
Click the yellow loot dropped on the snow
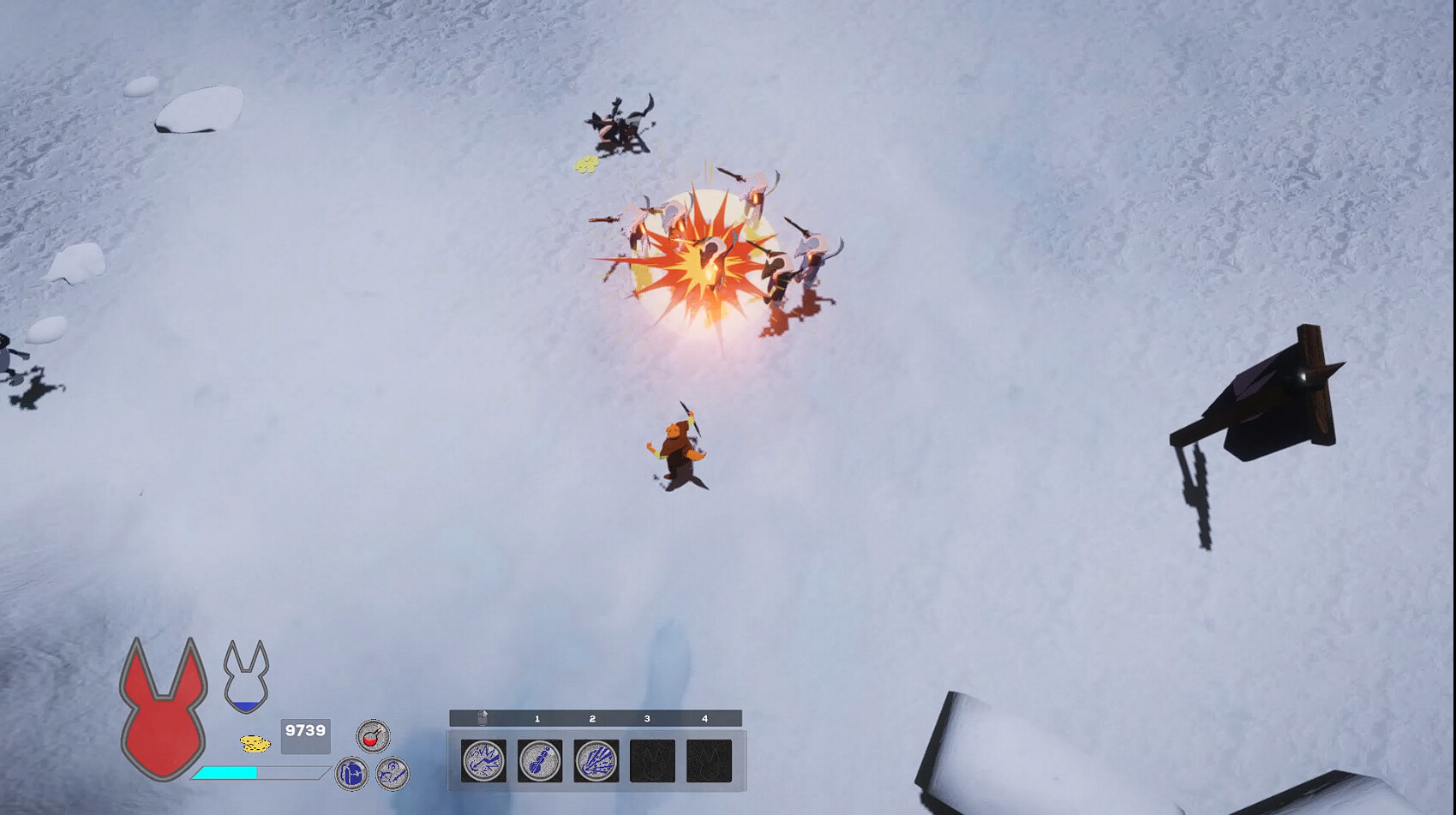587,165
